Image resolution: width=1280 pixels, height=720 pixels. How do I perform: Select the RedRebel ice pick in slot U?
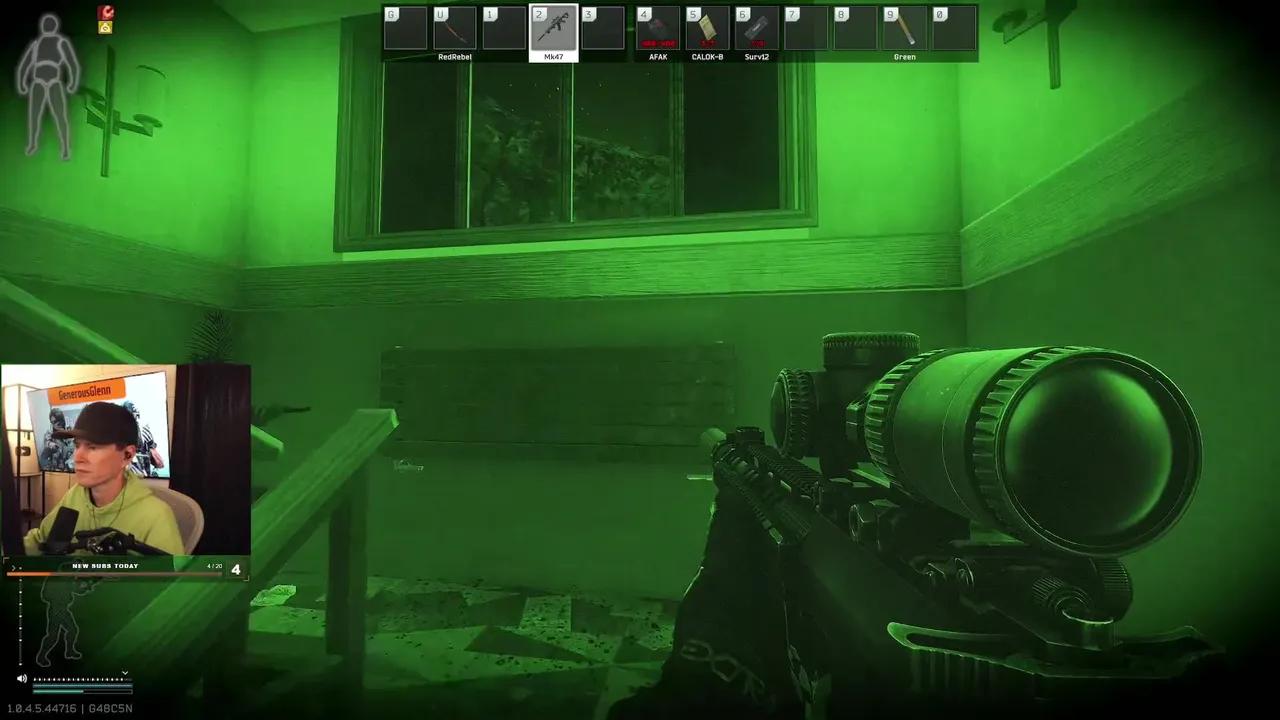(x=454, y=27)
